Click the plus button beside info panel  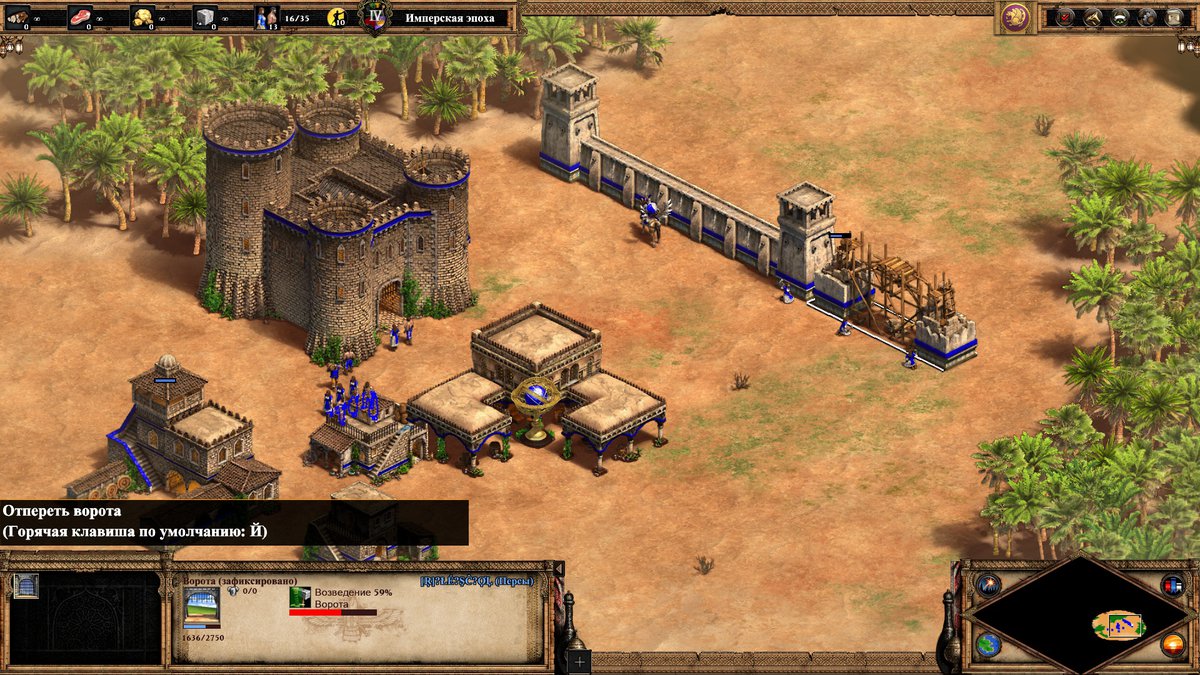point(580,660)
